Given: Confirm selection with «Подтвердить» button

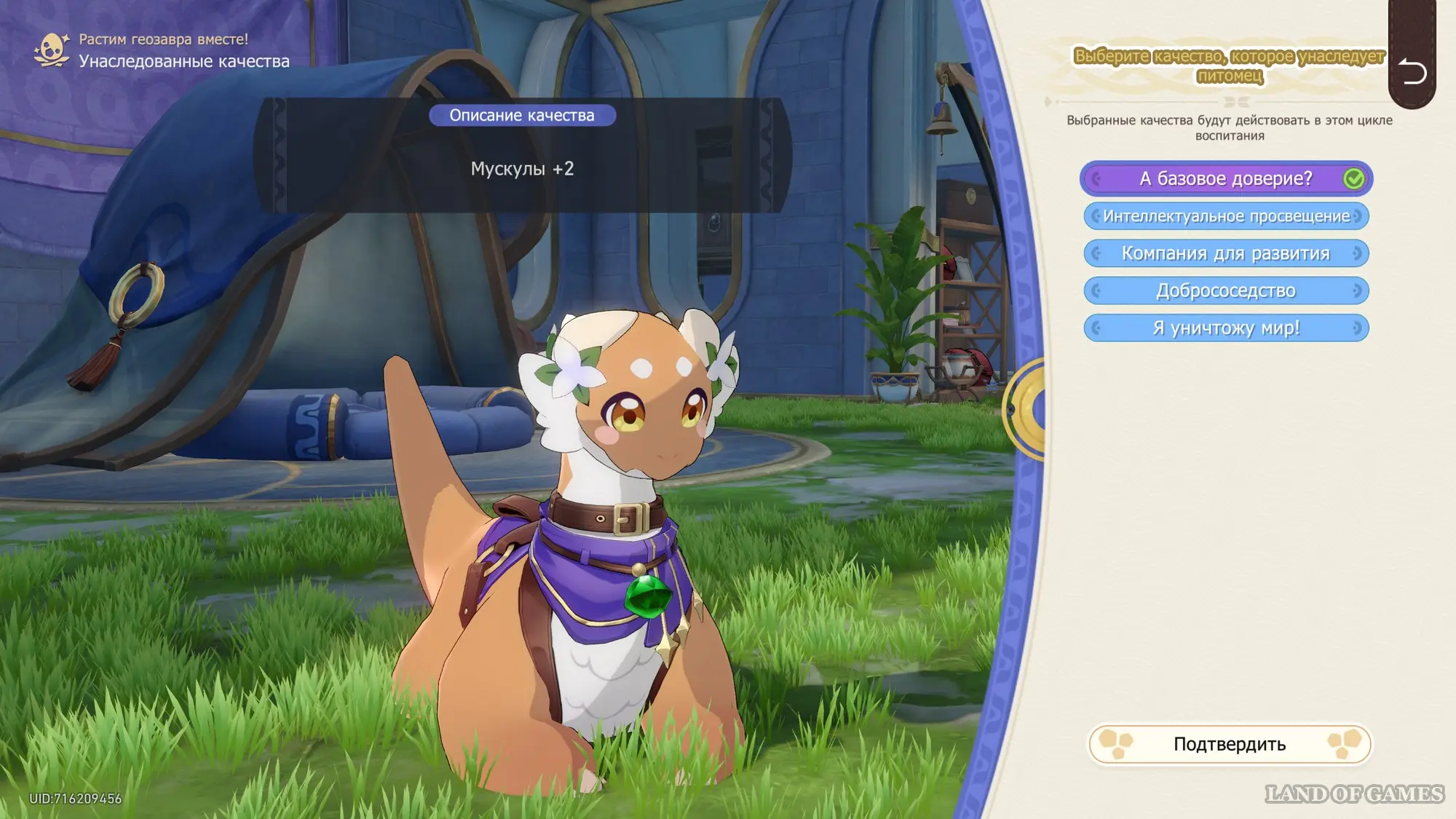Looking at the screenshot, I should tap(1229, 744).
